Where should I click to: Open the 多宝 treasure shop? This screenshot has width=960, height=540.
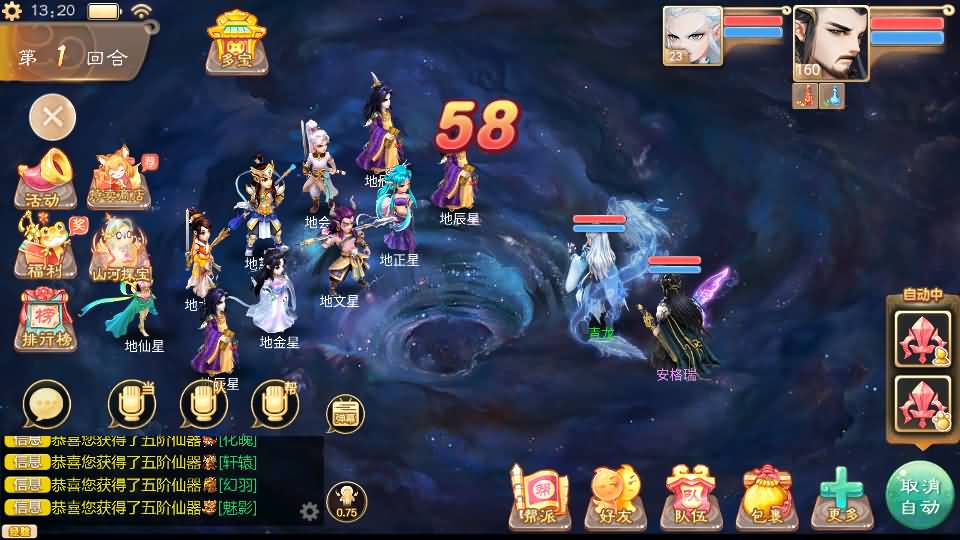click(237, 41)
